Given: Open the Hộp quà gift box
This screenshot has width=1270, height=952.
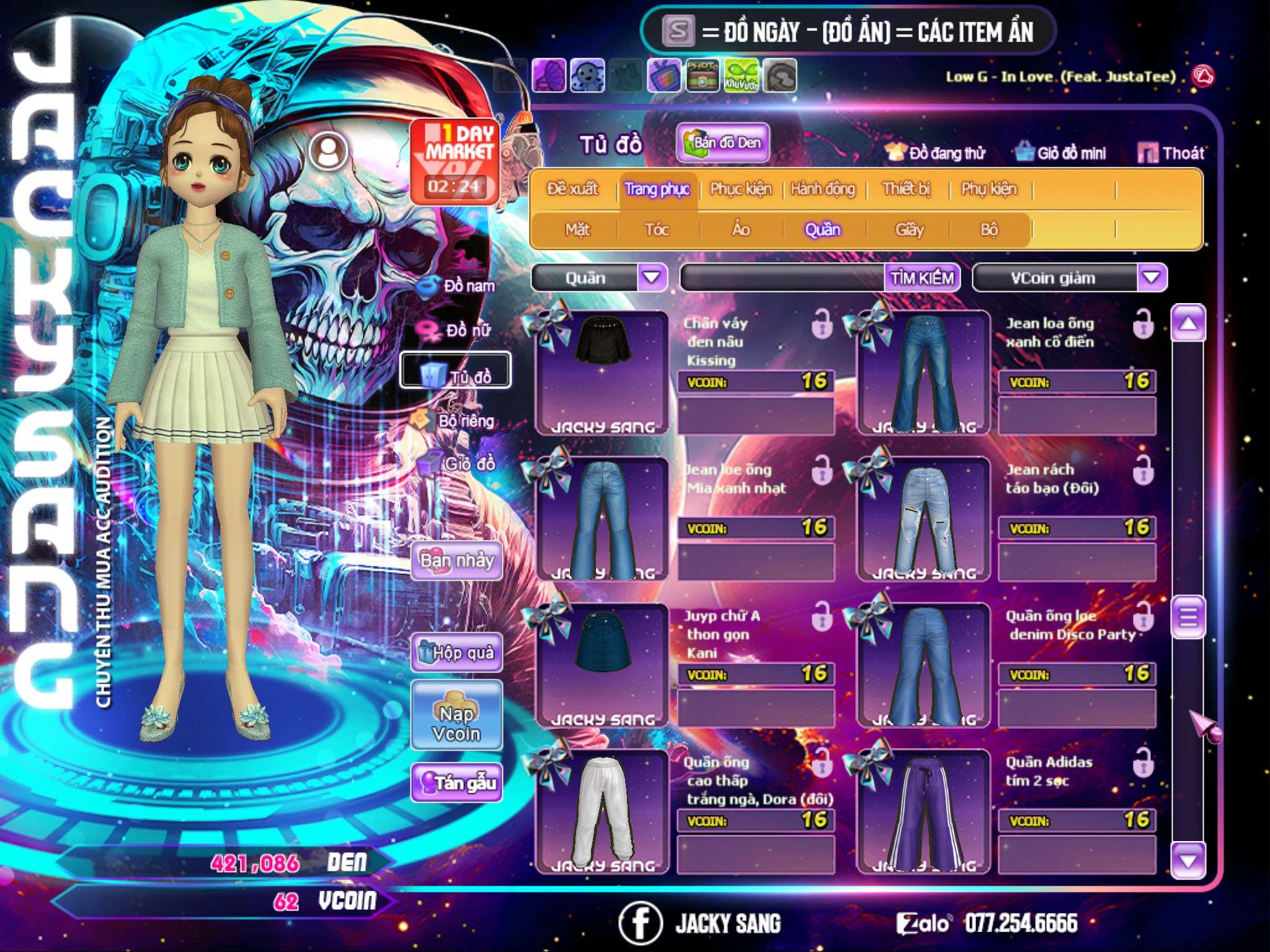Looking at the screenshot, I should click(456, 653).
